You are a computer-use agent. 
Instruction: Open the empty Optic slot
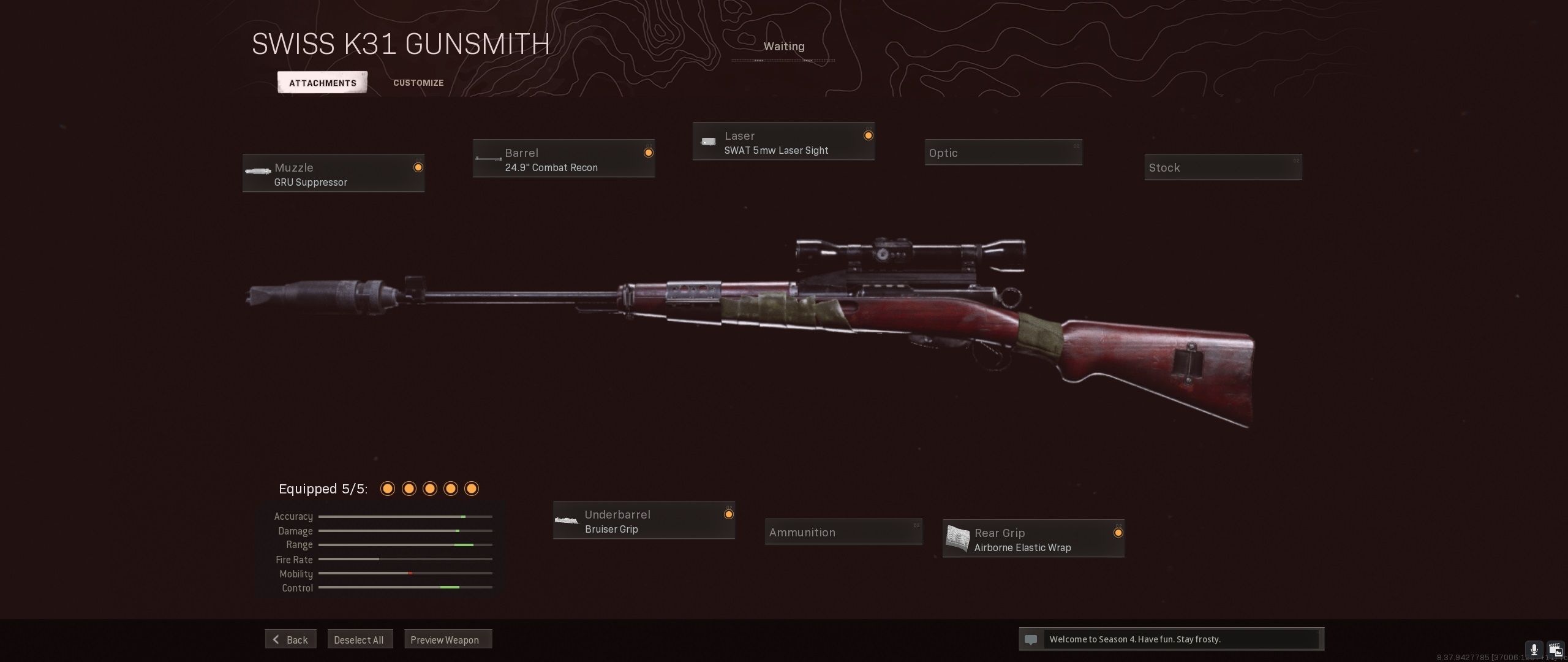(x=1003, y=153)
